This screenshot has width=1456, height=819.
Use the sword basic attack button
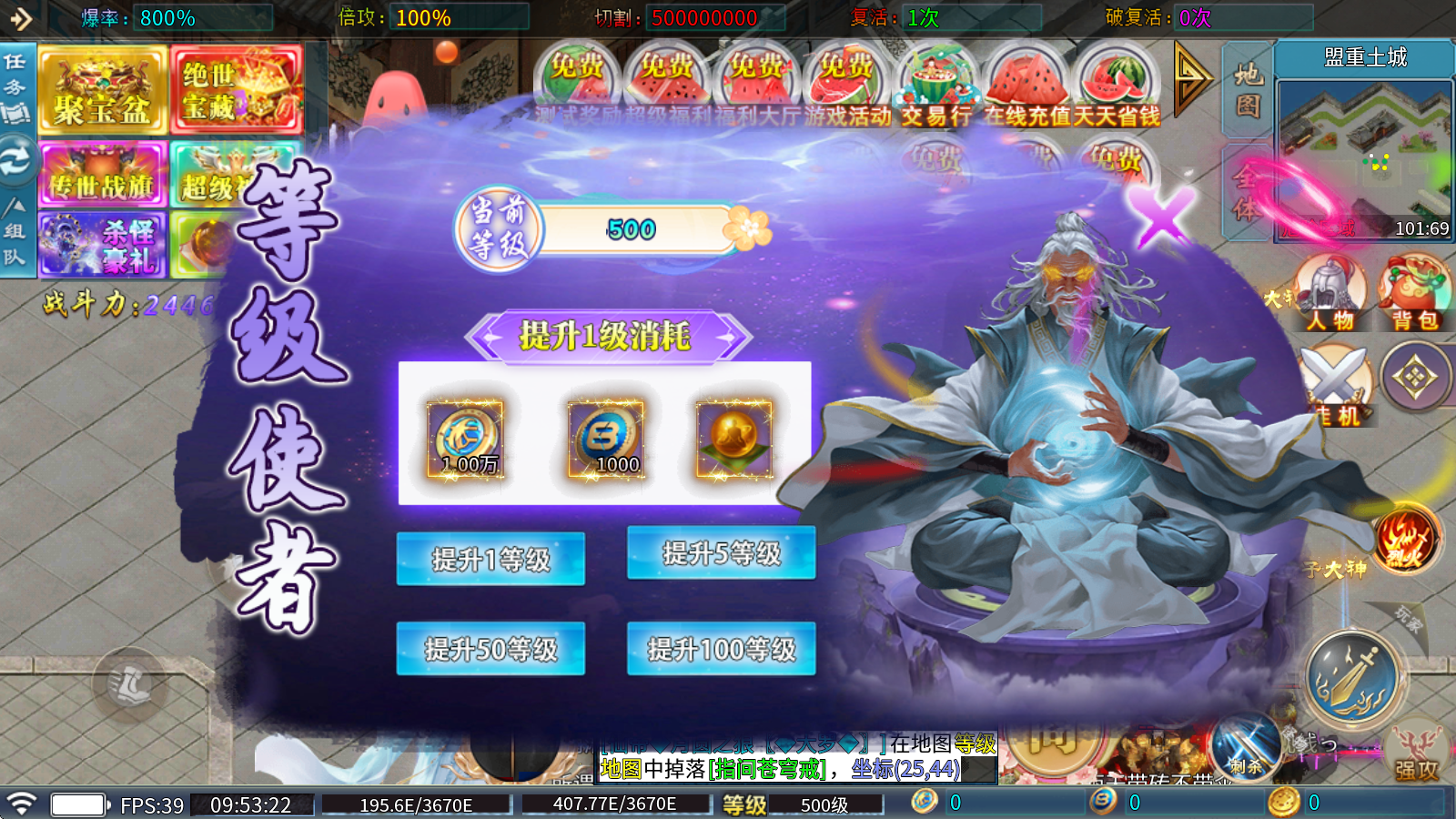[x=1351, y=677]
